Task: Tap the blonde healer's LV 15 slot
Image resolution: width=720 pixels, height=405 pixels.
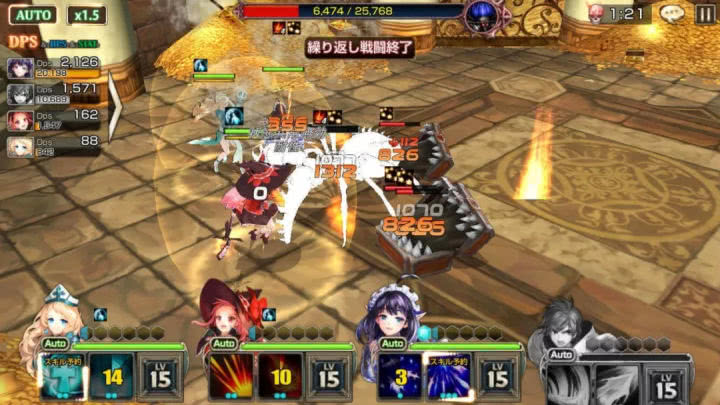Action: click(161, 376)
